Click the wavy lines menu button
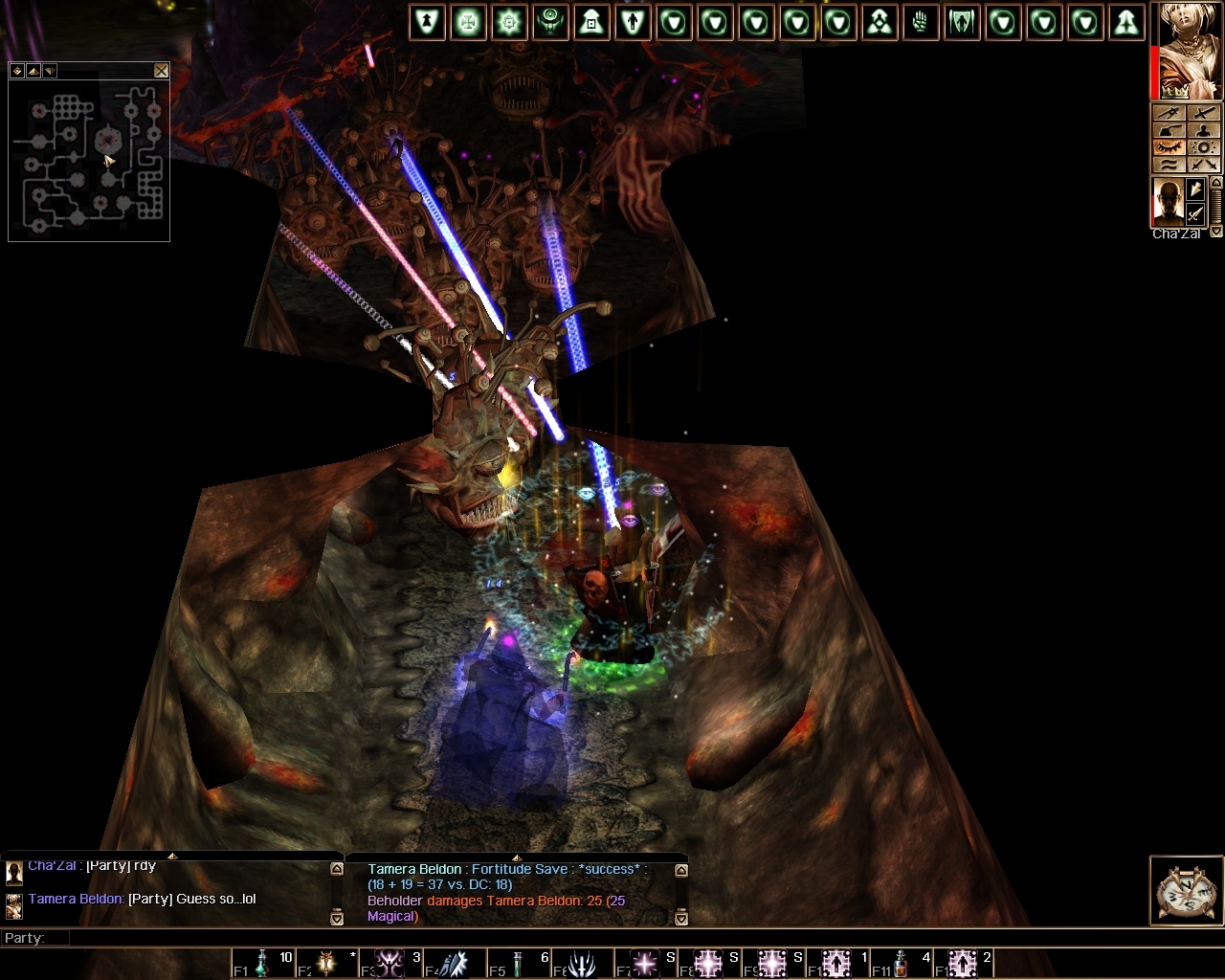 click(1169, 165)
